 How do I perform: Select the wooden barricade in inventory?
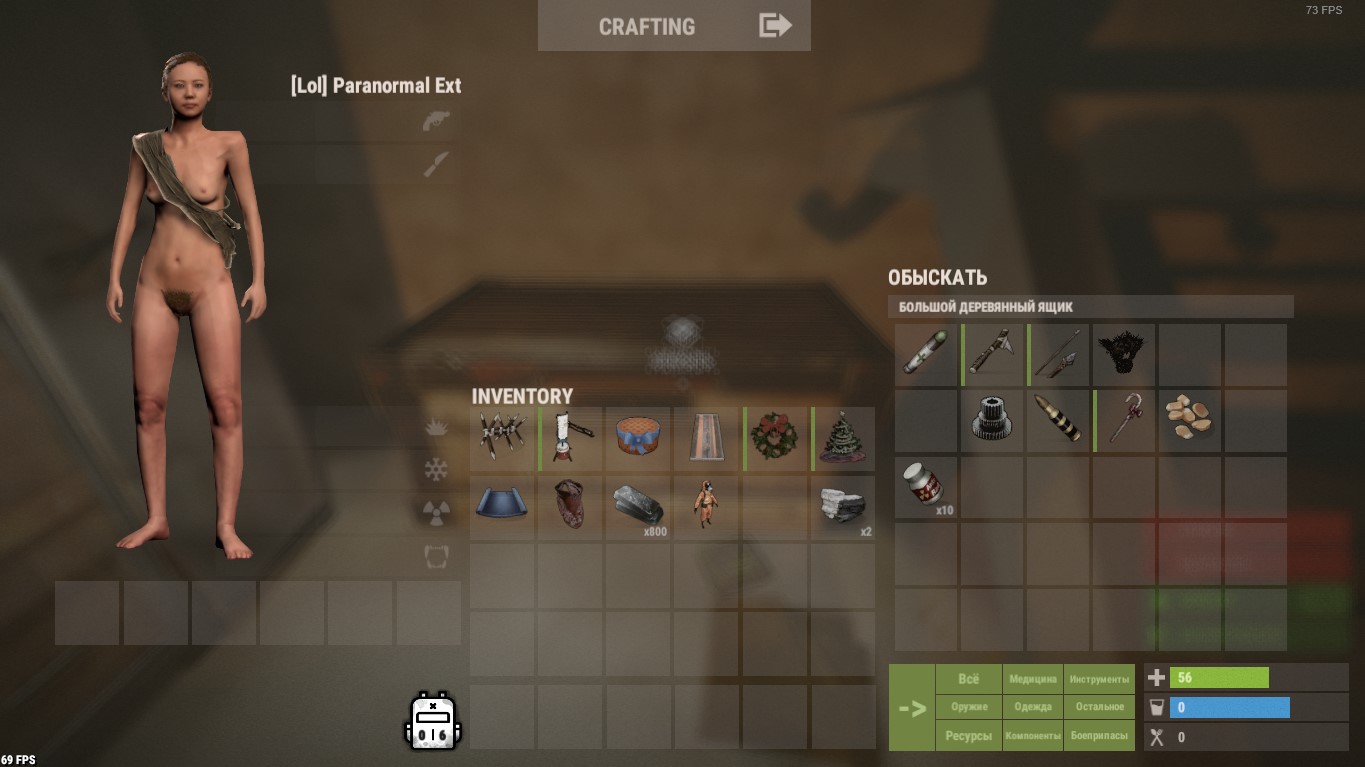(x=502, y=438)
